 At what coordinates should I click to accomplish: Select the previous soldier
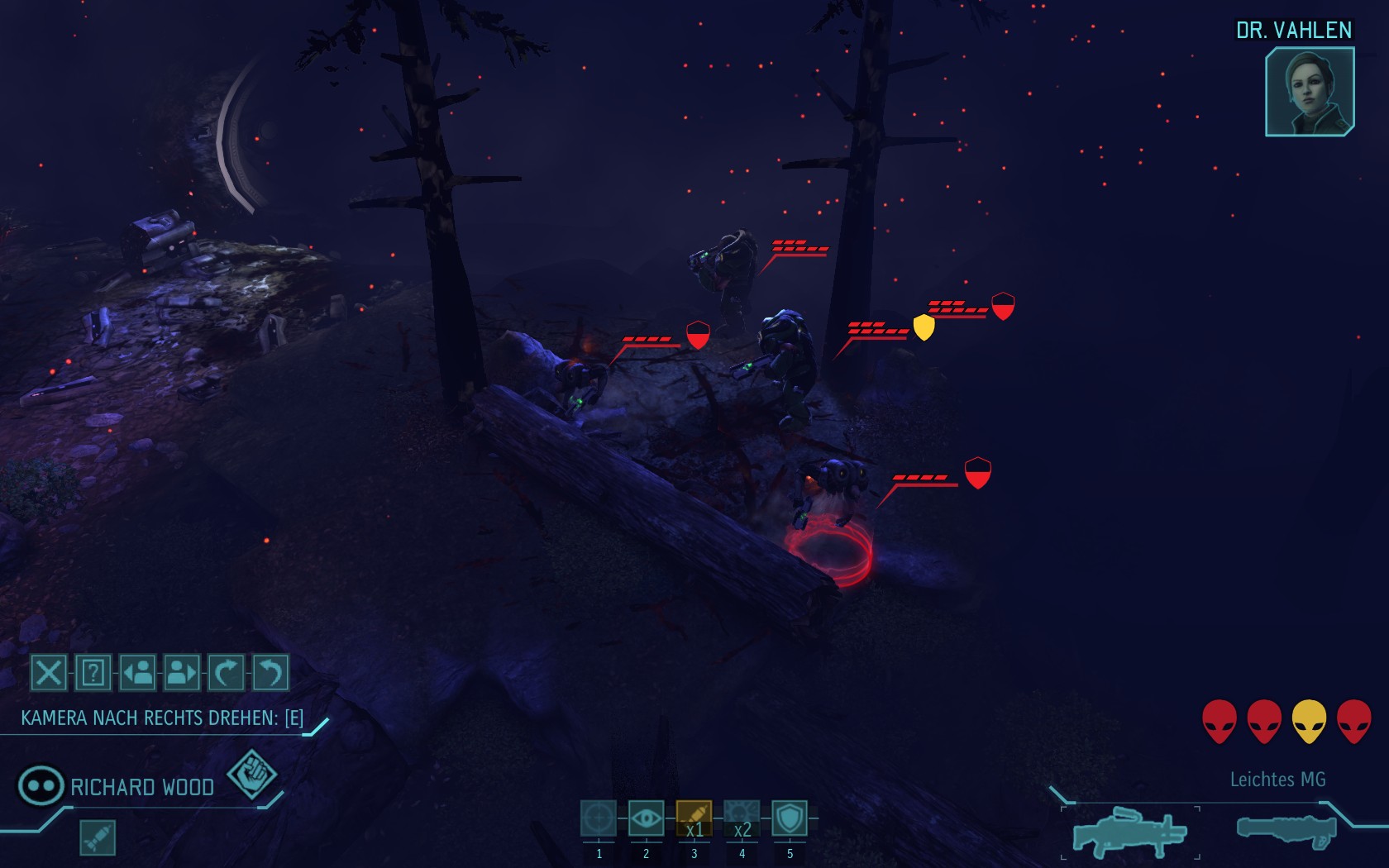(x=138, y=673)
